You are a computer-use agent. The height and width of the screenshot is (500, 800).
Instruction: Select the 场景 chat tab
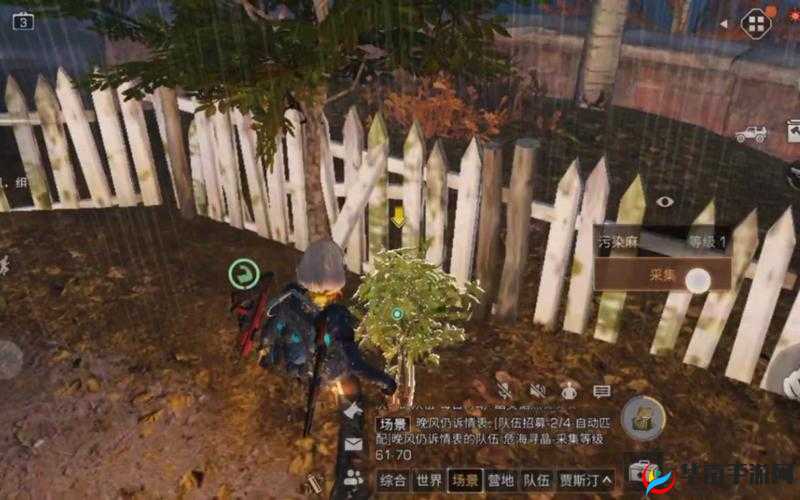click(465, 479)
